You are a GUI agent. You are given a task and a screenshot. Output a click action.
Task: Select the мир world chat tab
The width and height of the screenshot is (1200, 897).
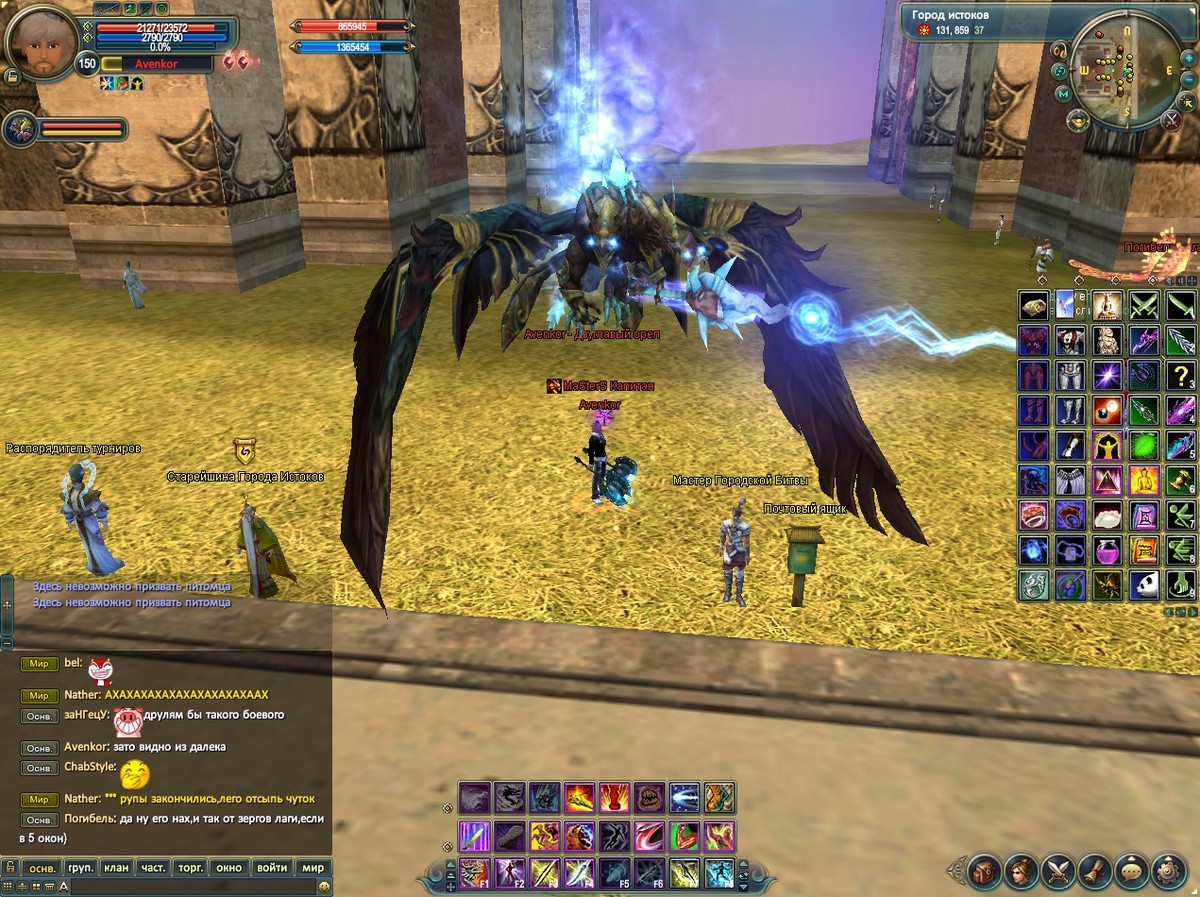pyautogui.click(x=313, y=867)
